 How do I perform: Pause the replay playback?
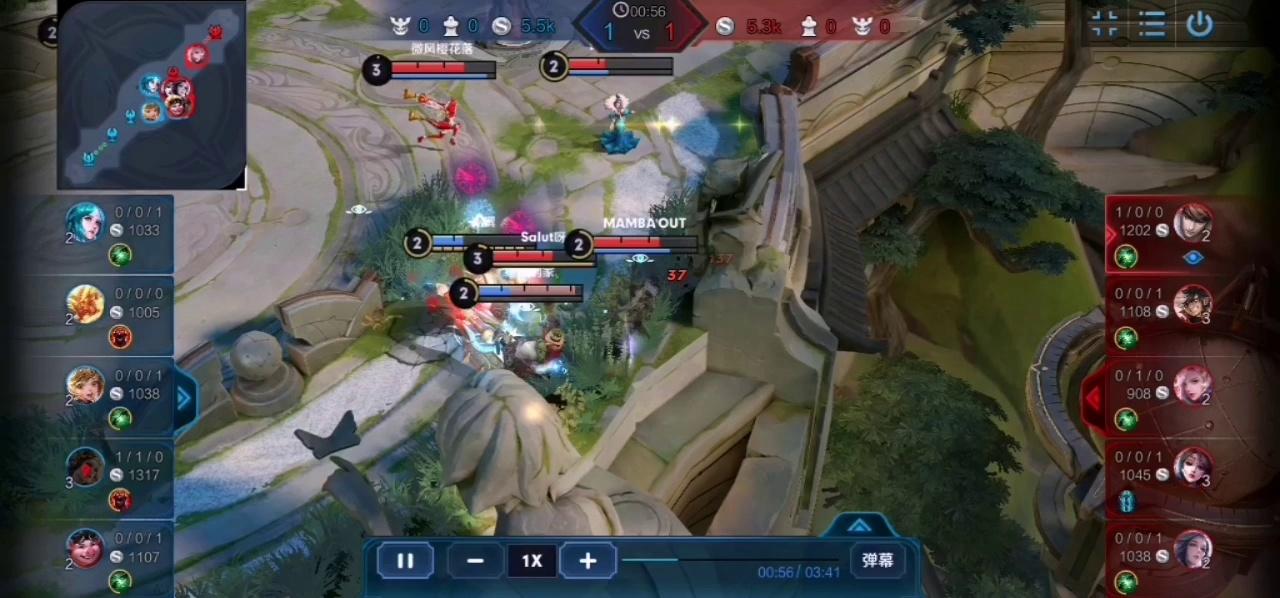[405, 561]
